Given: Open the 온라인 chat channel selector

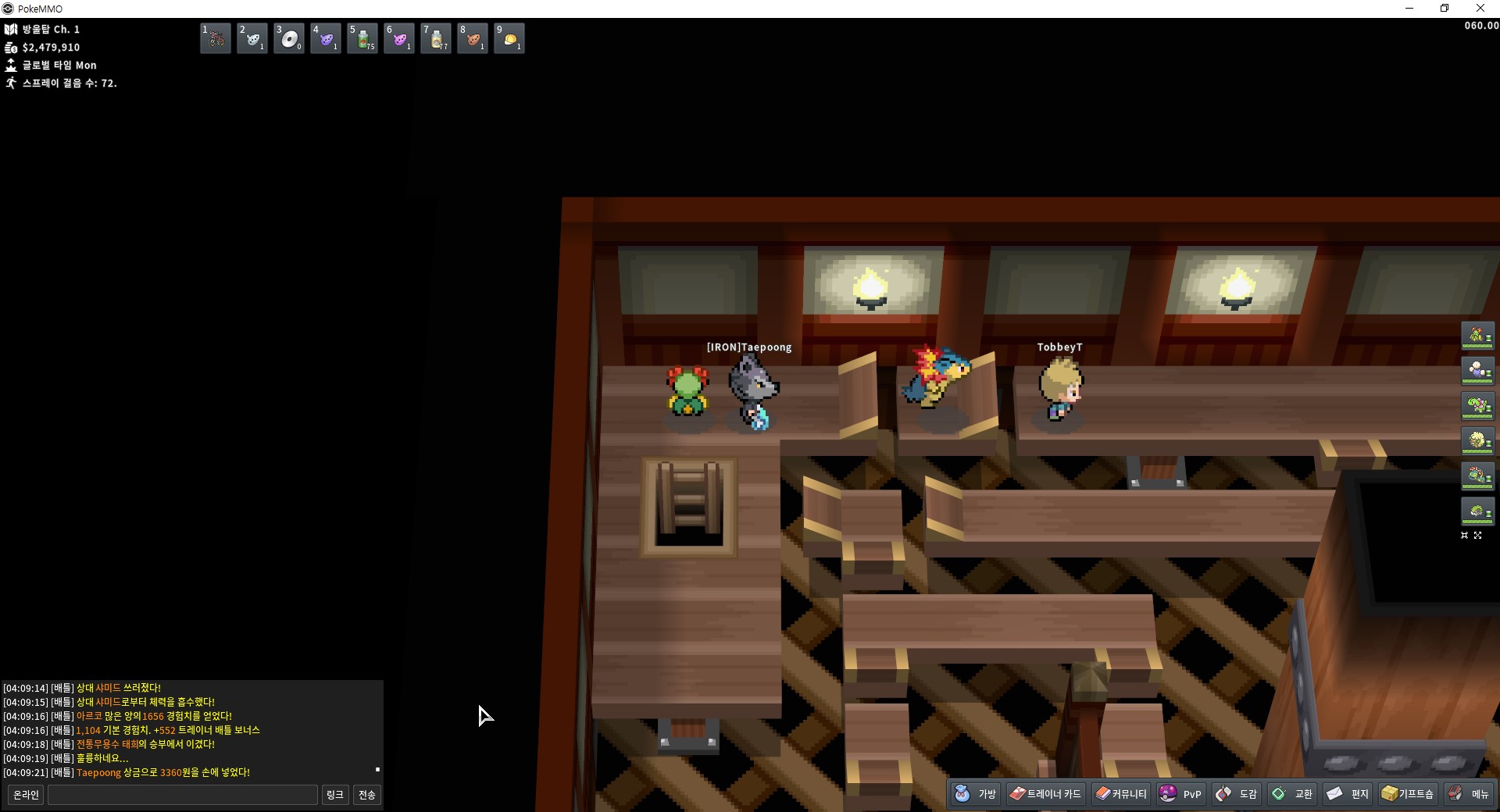Looking at the screenshot, I should (26, 795).
